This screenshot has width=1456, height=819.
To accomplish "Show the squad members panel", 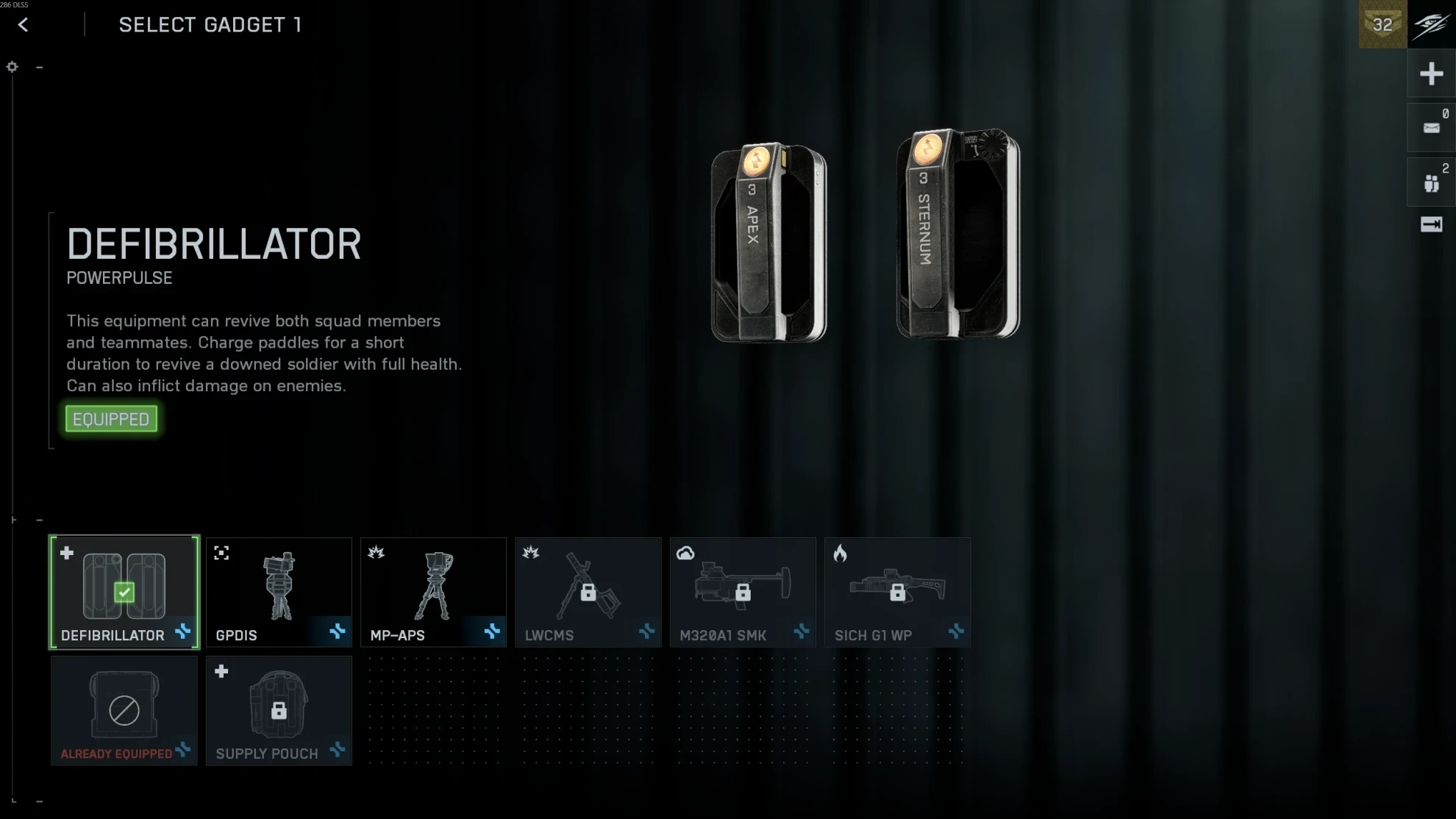I will [x=1431, y=182].
